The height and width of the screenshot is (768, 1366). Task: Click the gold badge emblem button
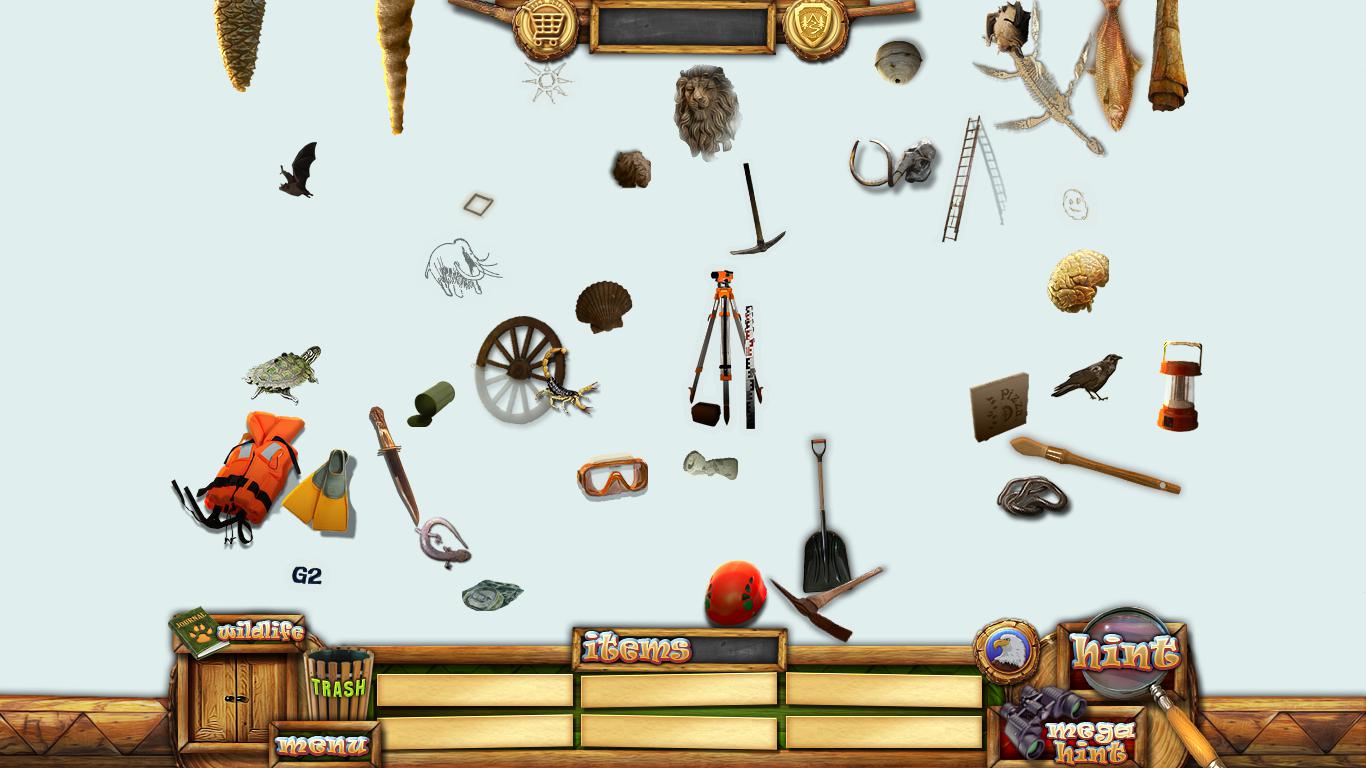(815, 25)
